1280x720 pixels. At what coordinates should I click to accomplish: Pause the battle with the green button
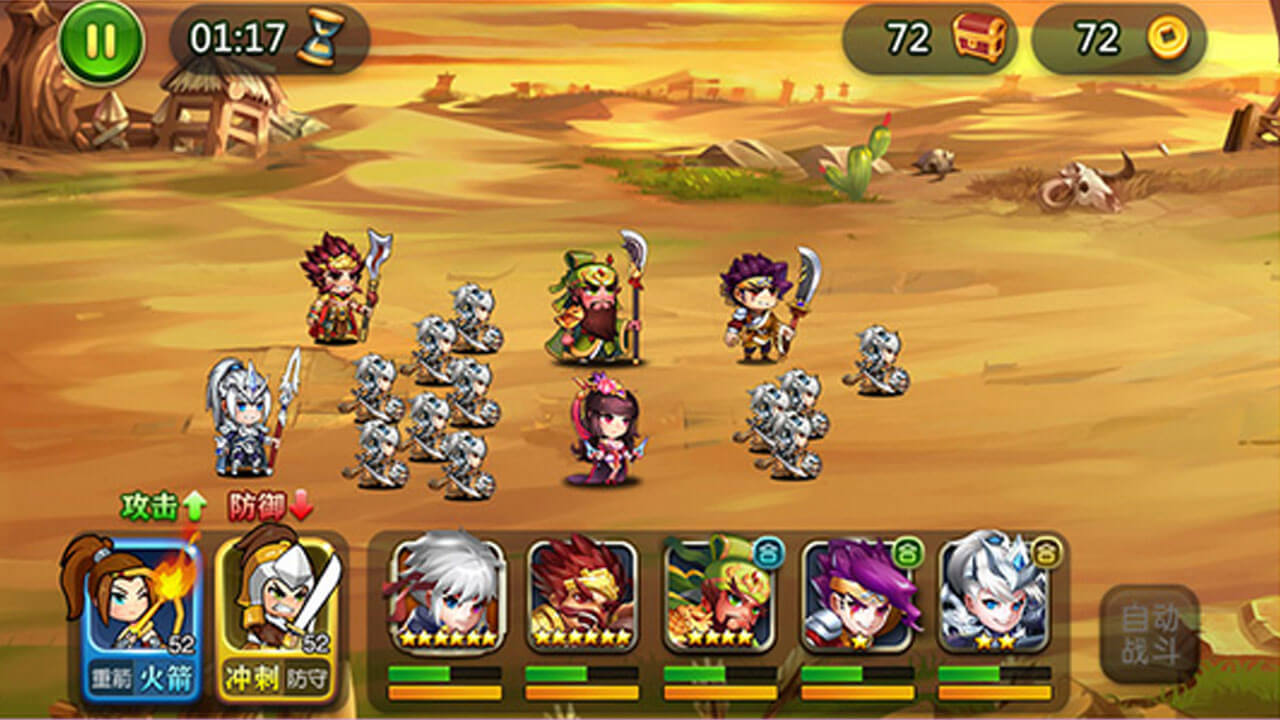pos(101,42)
